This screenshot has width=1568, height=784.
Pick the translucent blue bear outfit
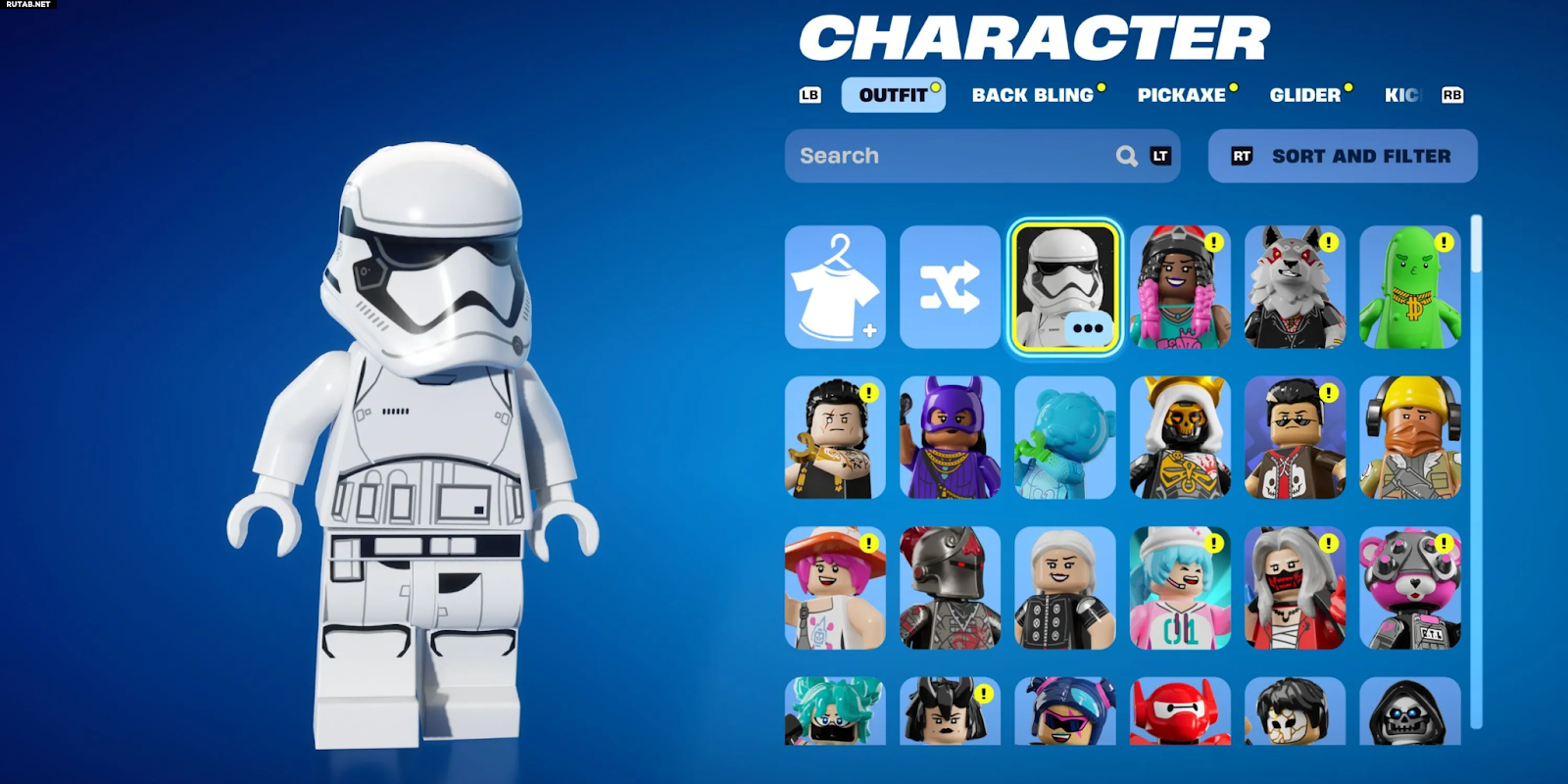click(1065, 438)
